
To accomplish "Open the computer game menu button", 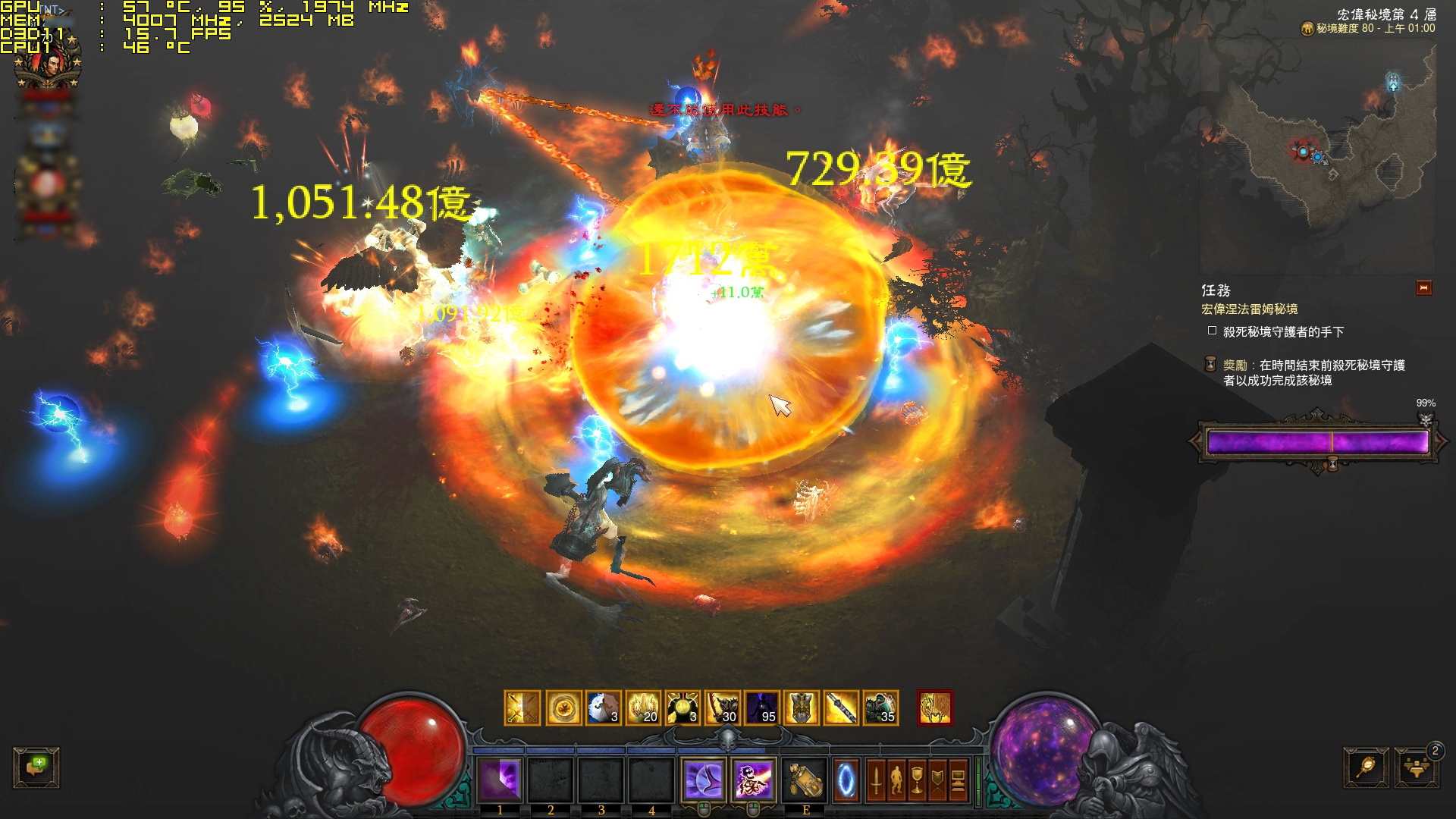I will click(958, 780).
